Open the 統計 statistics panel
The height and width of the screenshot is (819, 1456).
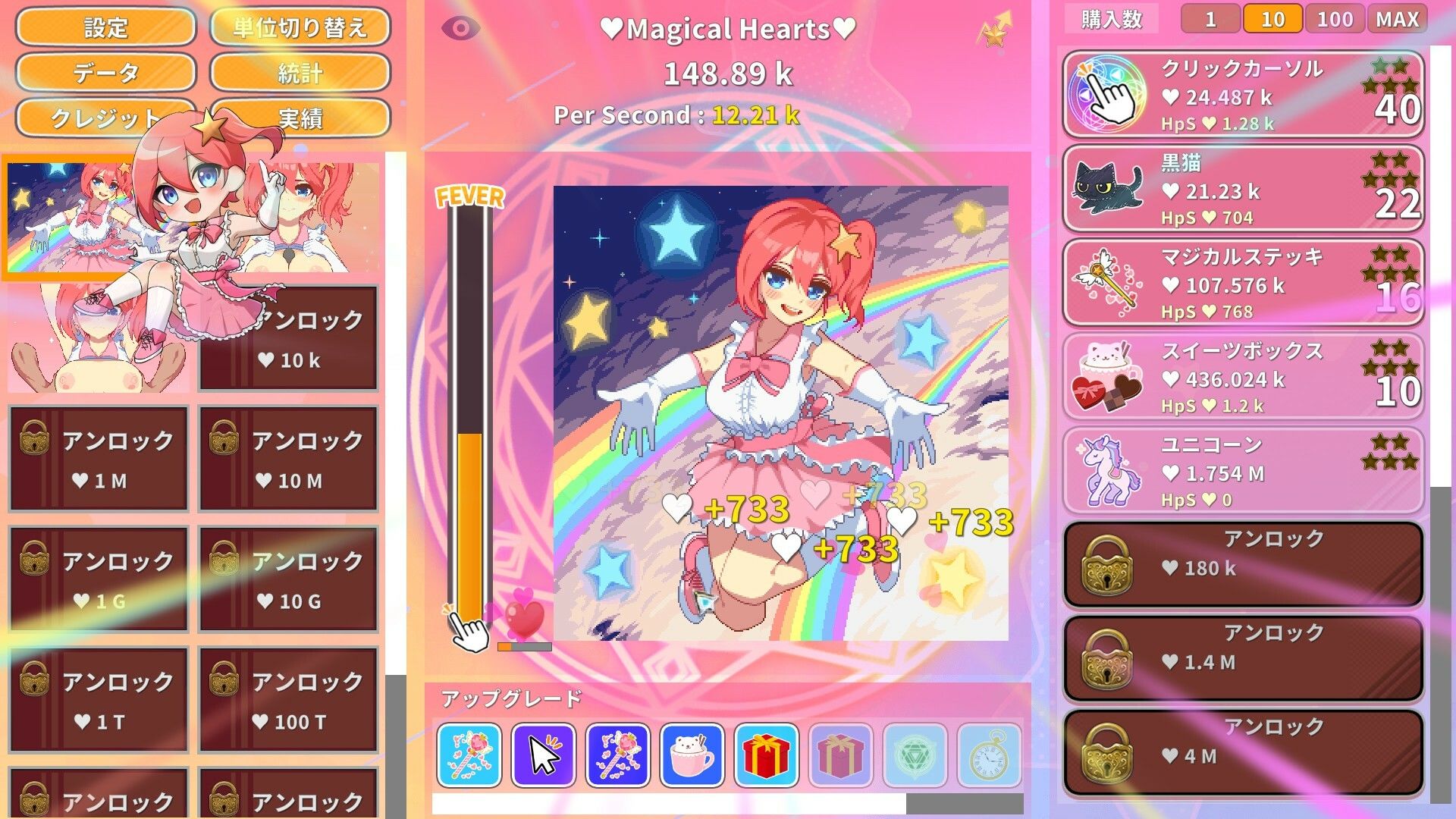[x=301, y=74]
